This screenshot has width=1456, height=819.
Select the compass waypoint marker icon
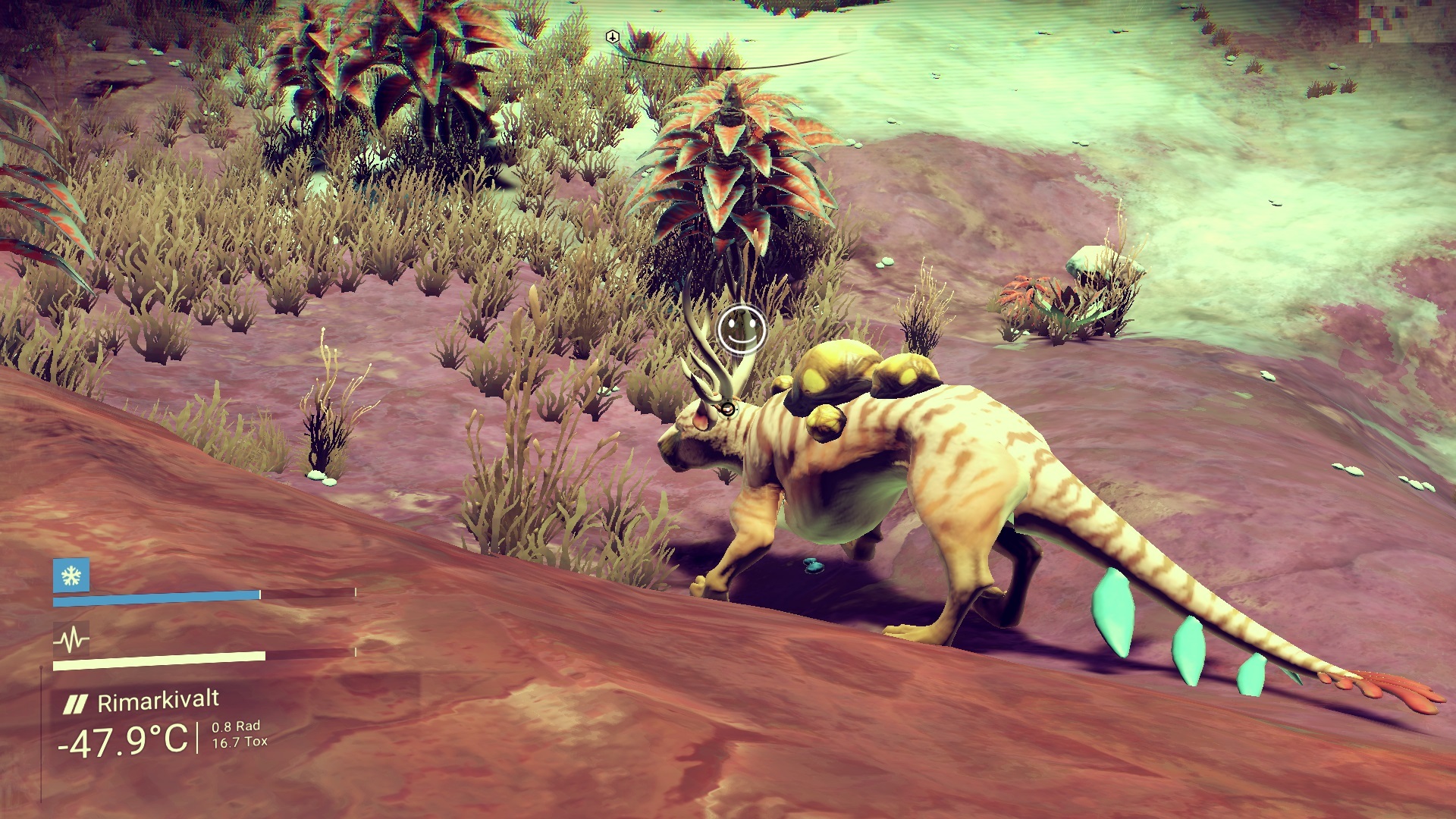point(613,37)
